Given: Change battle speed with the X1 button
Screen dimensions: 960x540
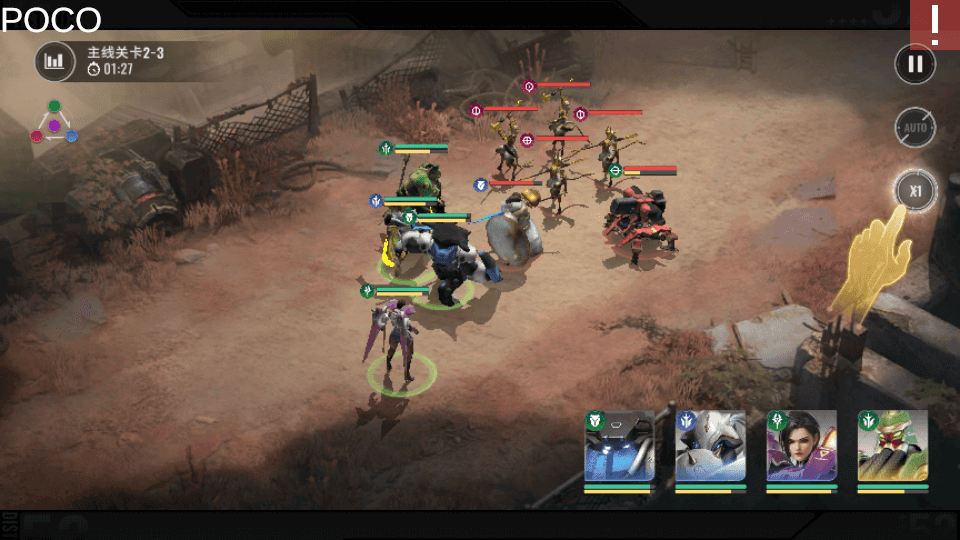Looking at the screenshot, I should click(914, 190).
